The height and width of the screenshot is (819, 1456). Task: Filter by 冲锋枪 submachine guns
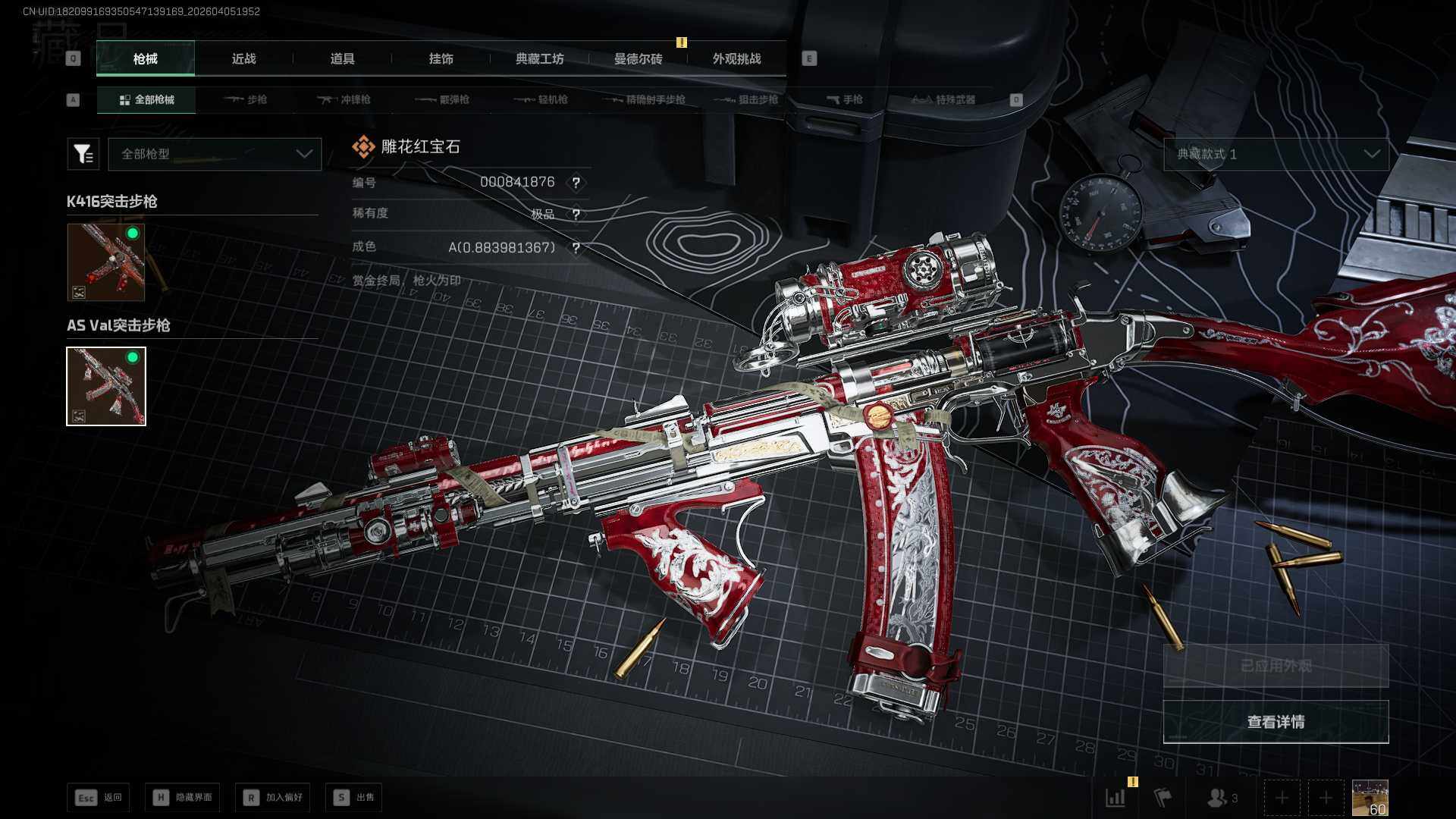point(344,99)
